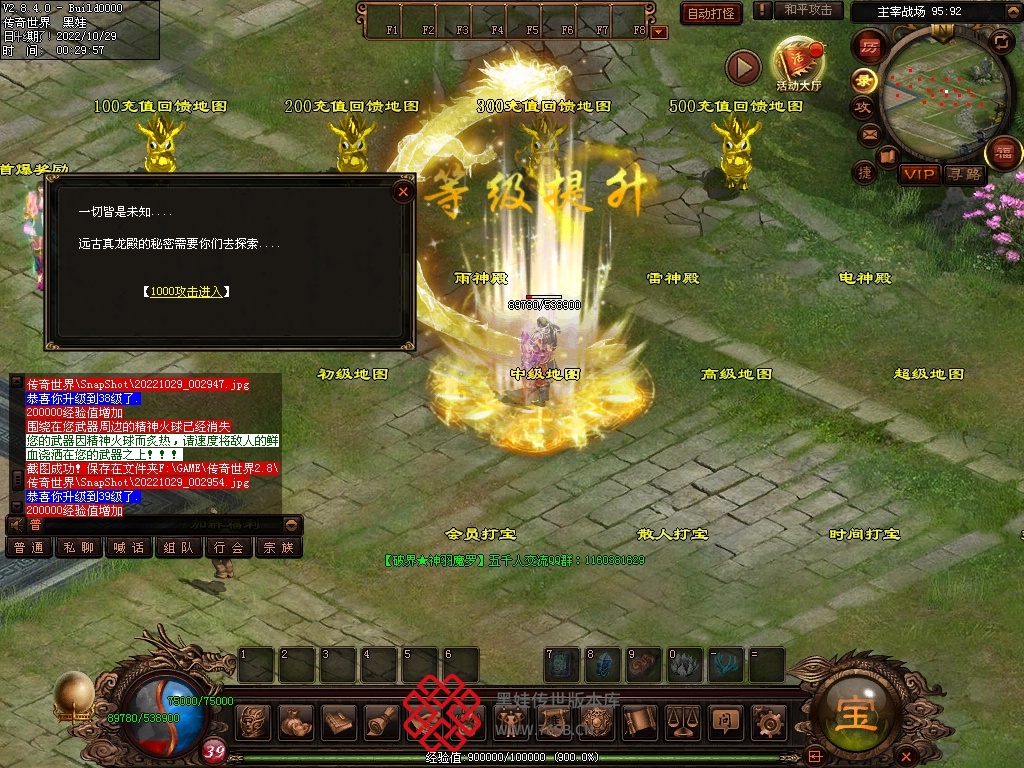Open the bag pouch icon
This screenshot has height=768, width=1024.
(295, 721)
